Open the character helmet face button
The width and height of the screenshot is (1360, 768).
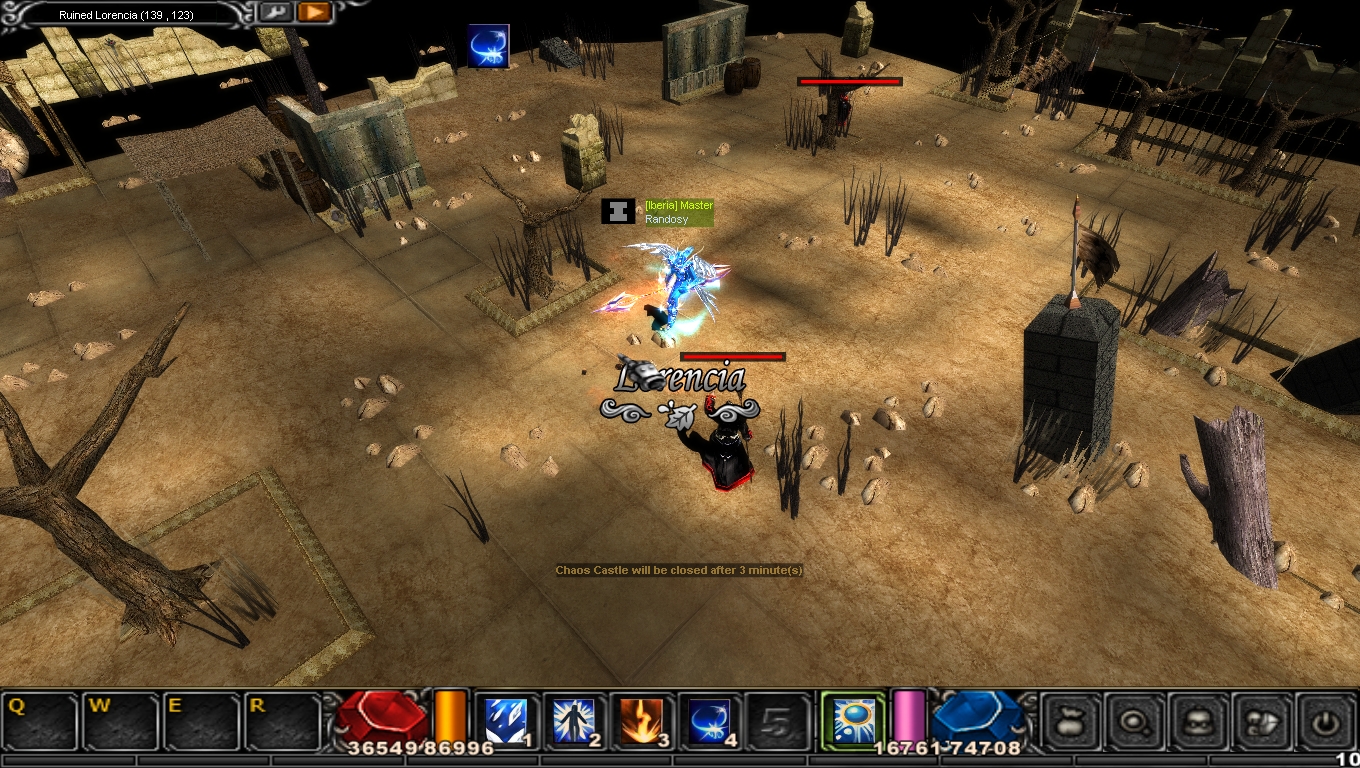(1198, 721)
